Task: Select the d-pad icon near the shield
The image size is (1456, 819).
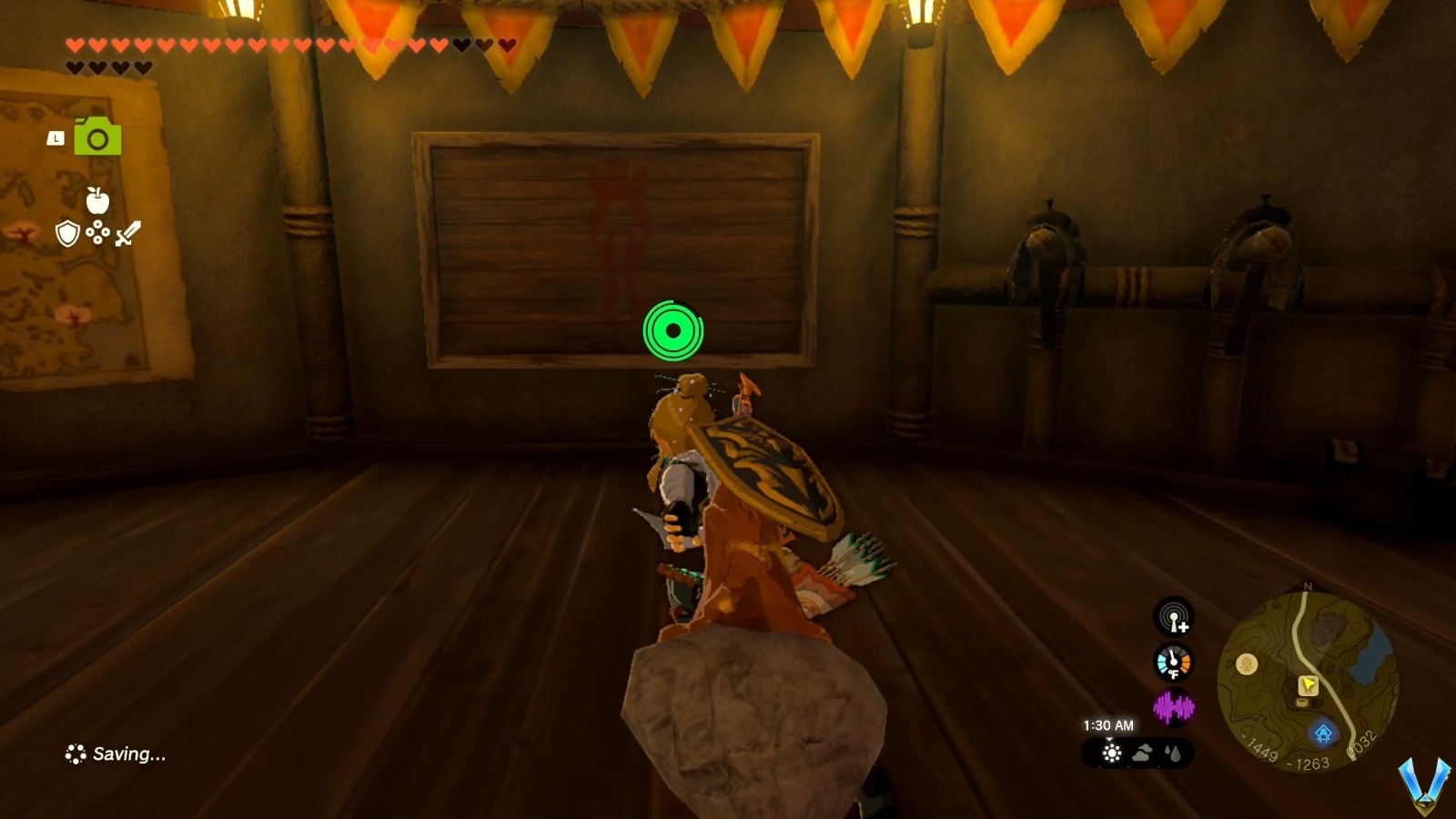Action: pos(97,231)
